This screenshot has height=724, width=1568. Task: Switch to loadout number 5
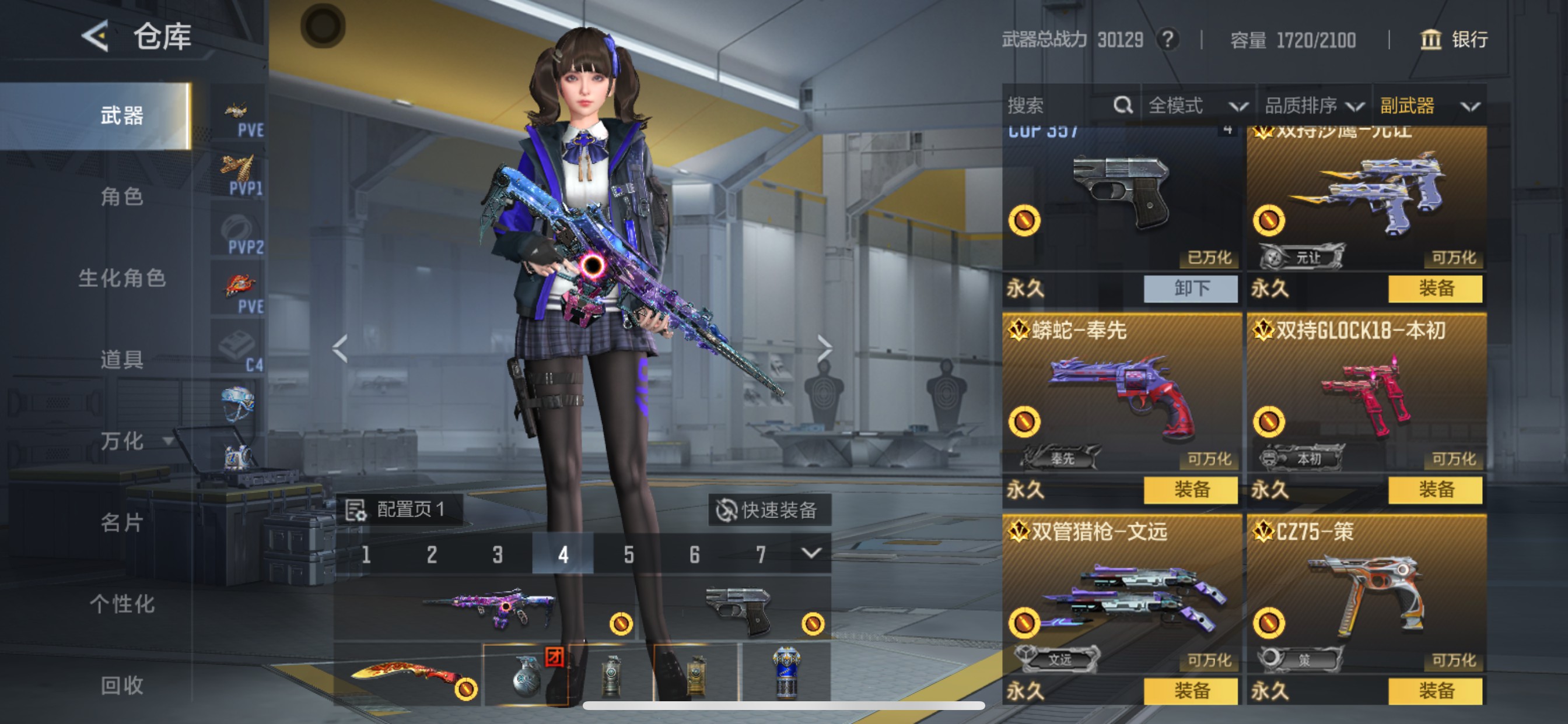629,554
